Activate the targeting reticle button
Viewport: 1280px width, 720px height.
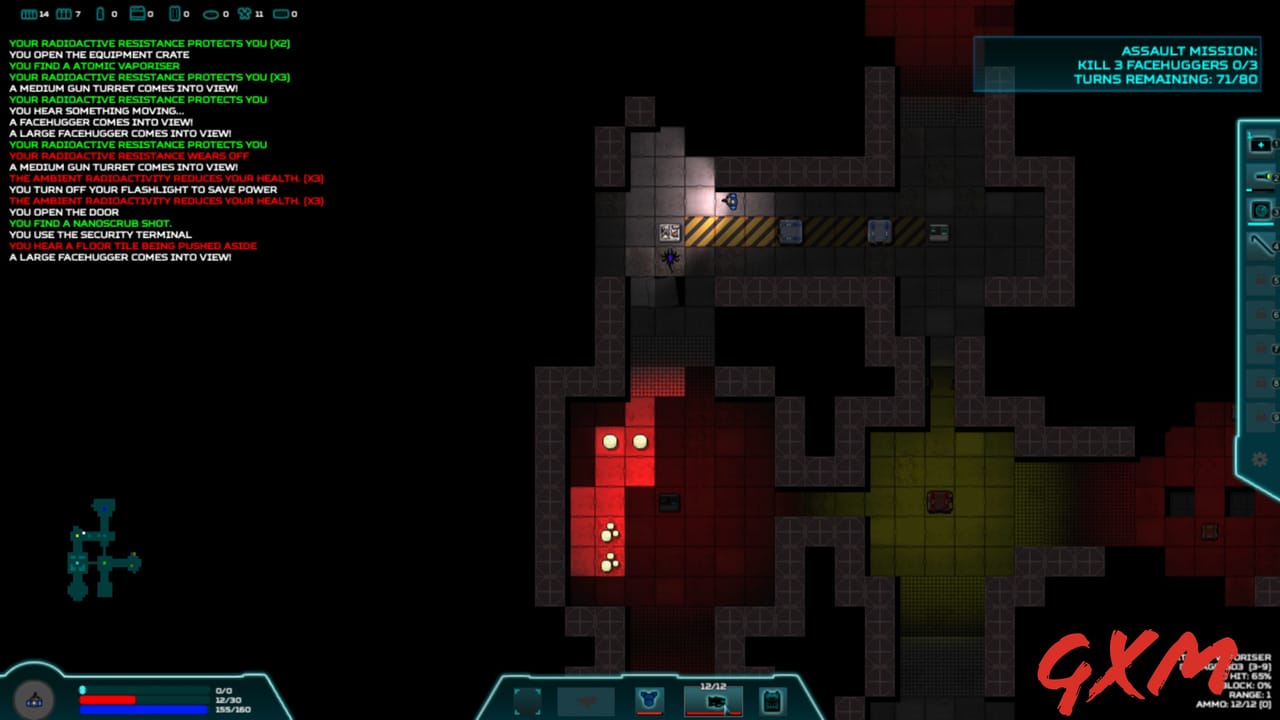coord(527,701)
